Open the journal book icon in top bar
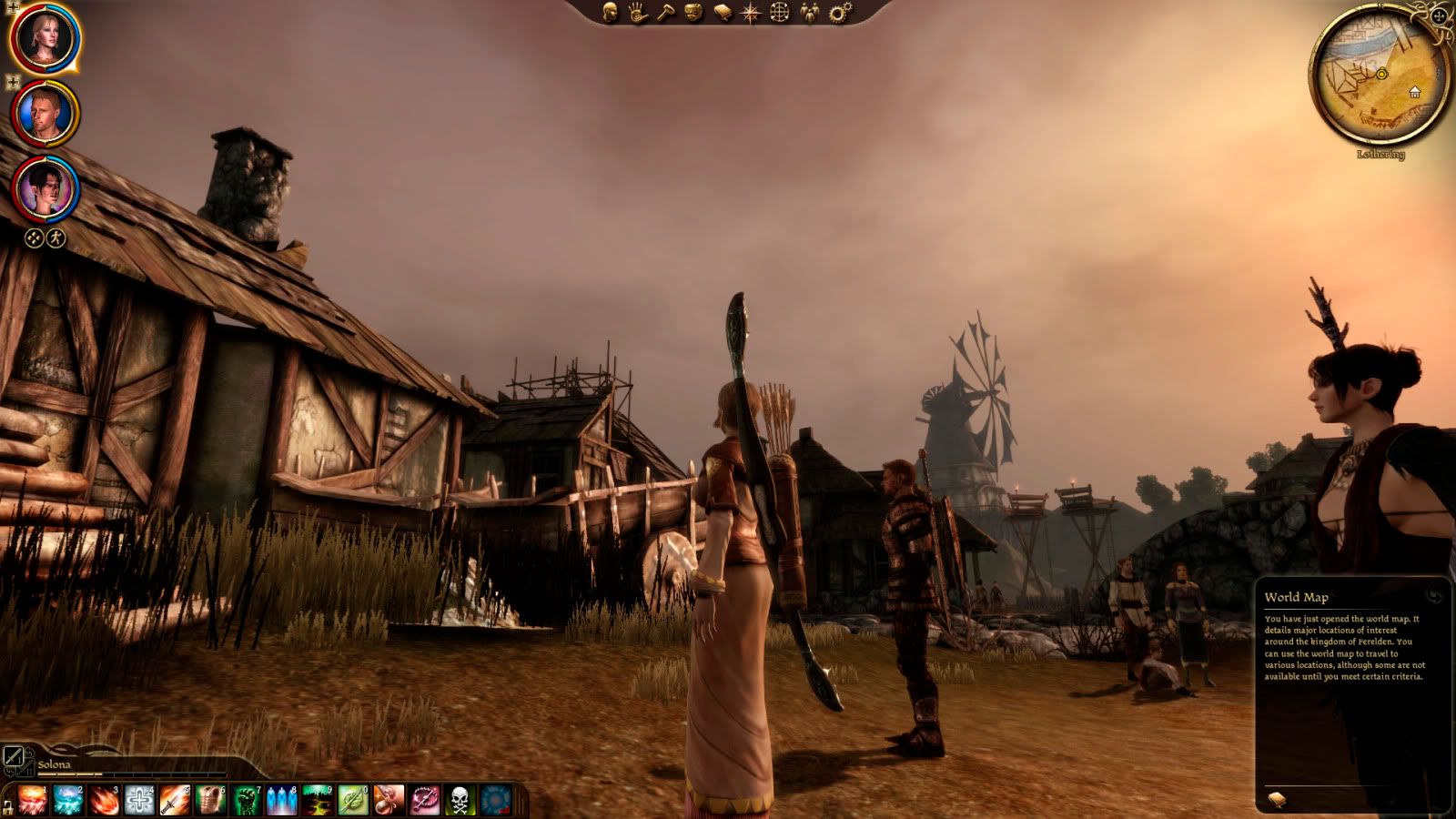Image resolution: width=1456 pixels, height=819 pixels. point(723,12)
